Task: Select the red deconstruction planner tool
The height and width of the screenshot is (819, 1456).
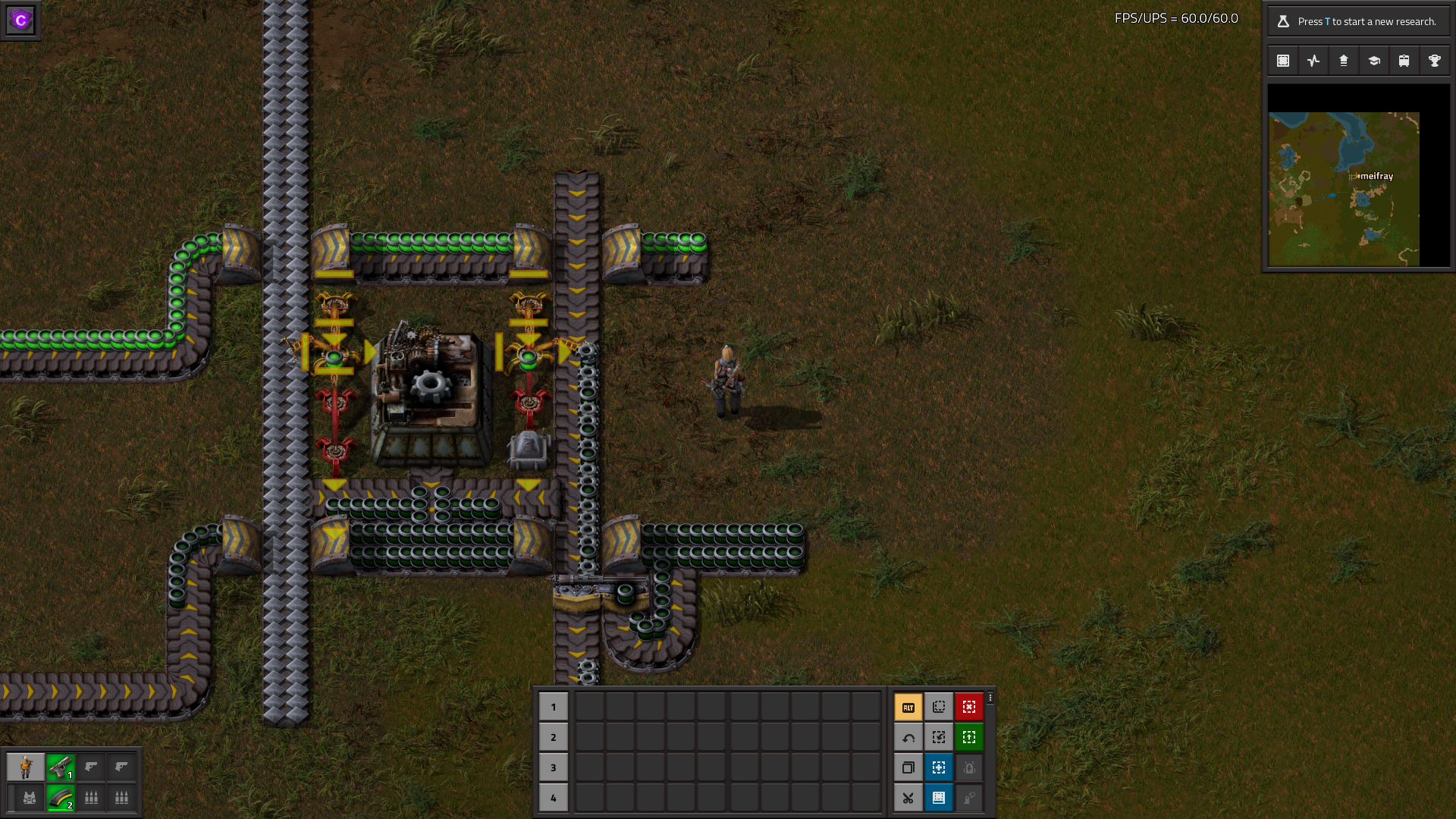Action: (x=969, y=707)
